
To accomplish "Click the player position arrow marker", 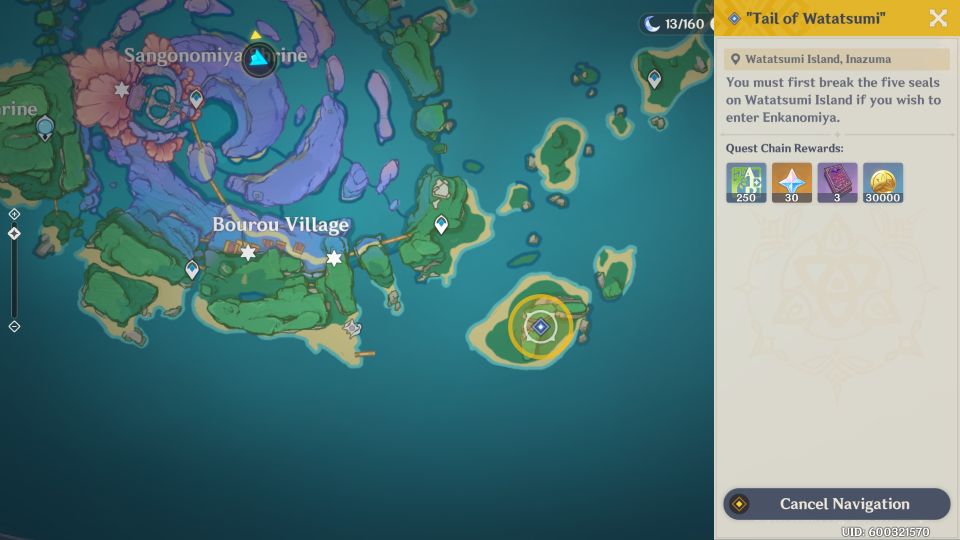I will (260, 58).
